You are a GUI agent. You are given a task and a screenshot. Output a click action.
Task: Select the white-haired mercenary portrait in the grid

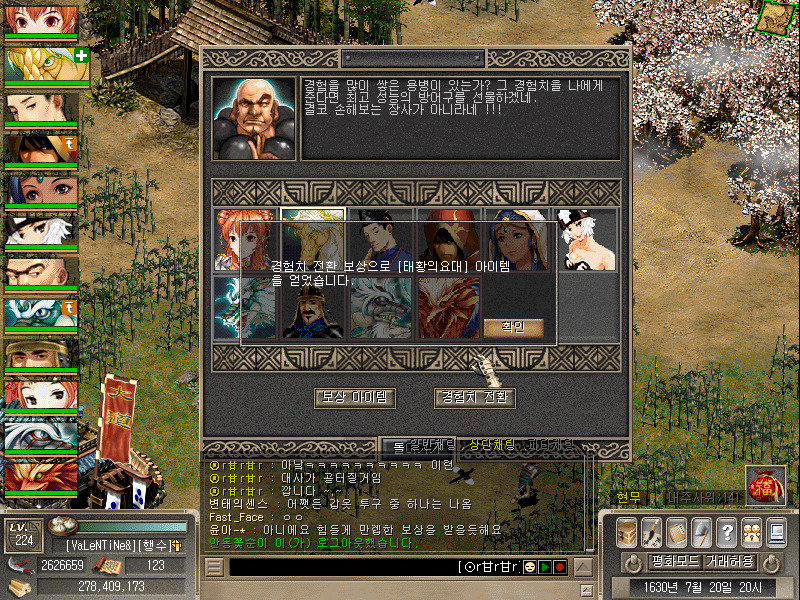[586, 240]
